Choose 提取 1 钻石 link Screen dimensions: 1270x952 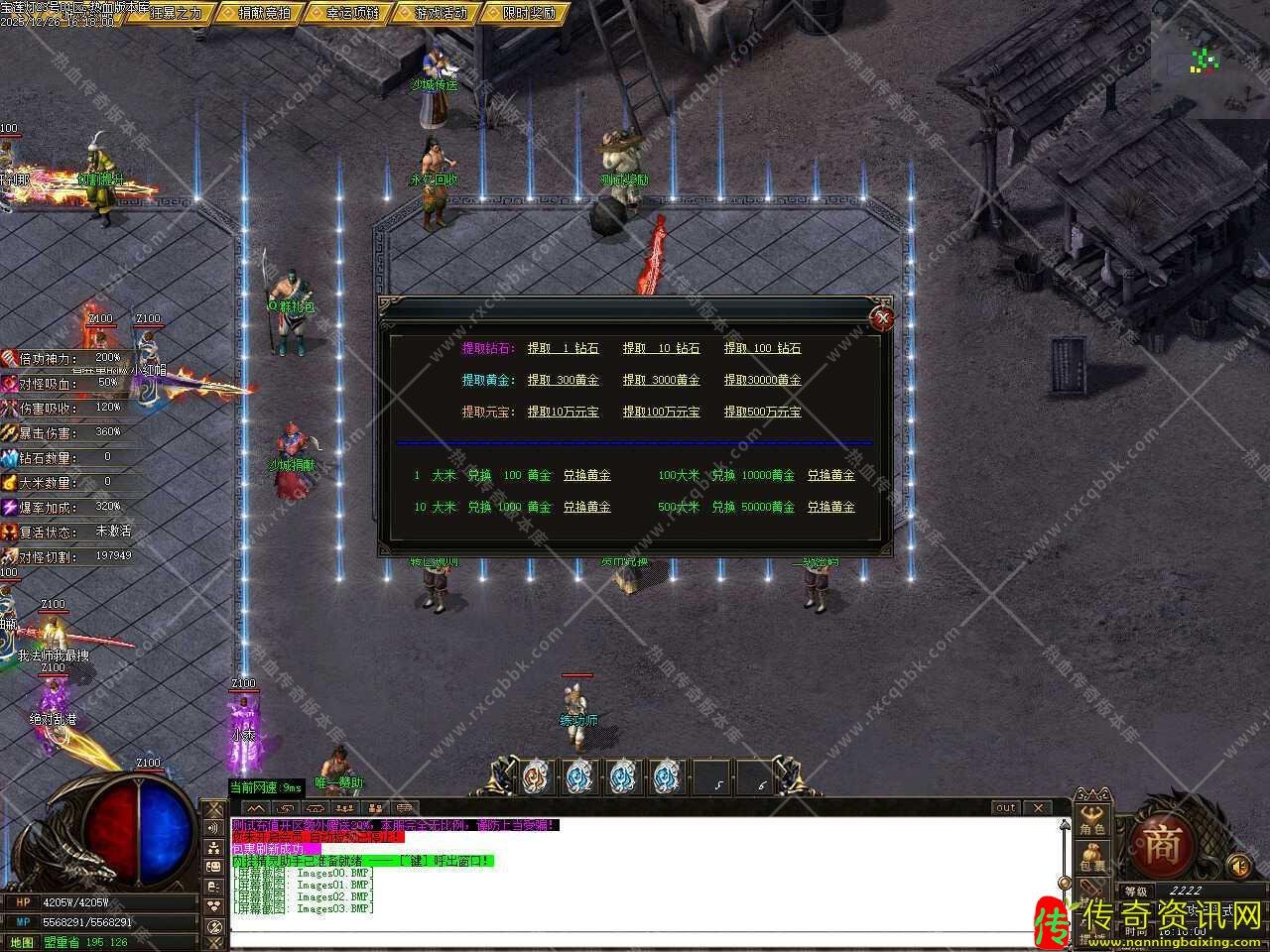563,348
